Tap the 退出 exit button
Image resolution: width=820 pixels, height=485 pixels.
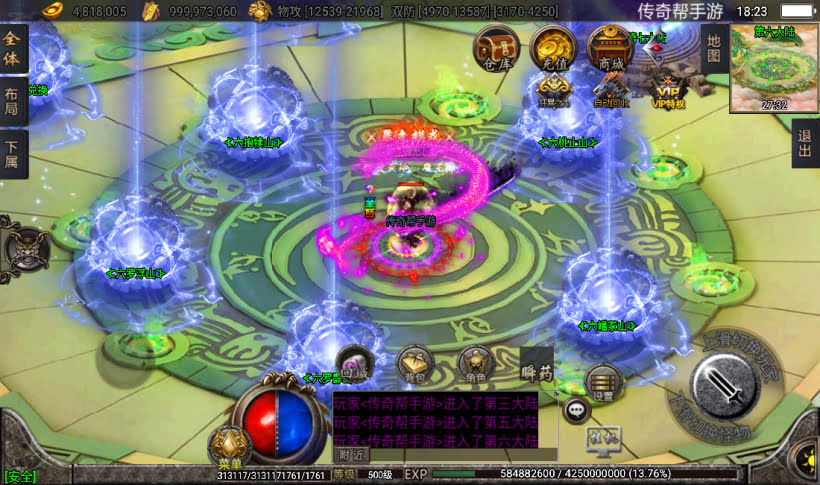pyautogui.click(x=805, y=149)
